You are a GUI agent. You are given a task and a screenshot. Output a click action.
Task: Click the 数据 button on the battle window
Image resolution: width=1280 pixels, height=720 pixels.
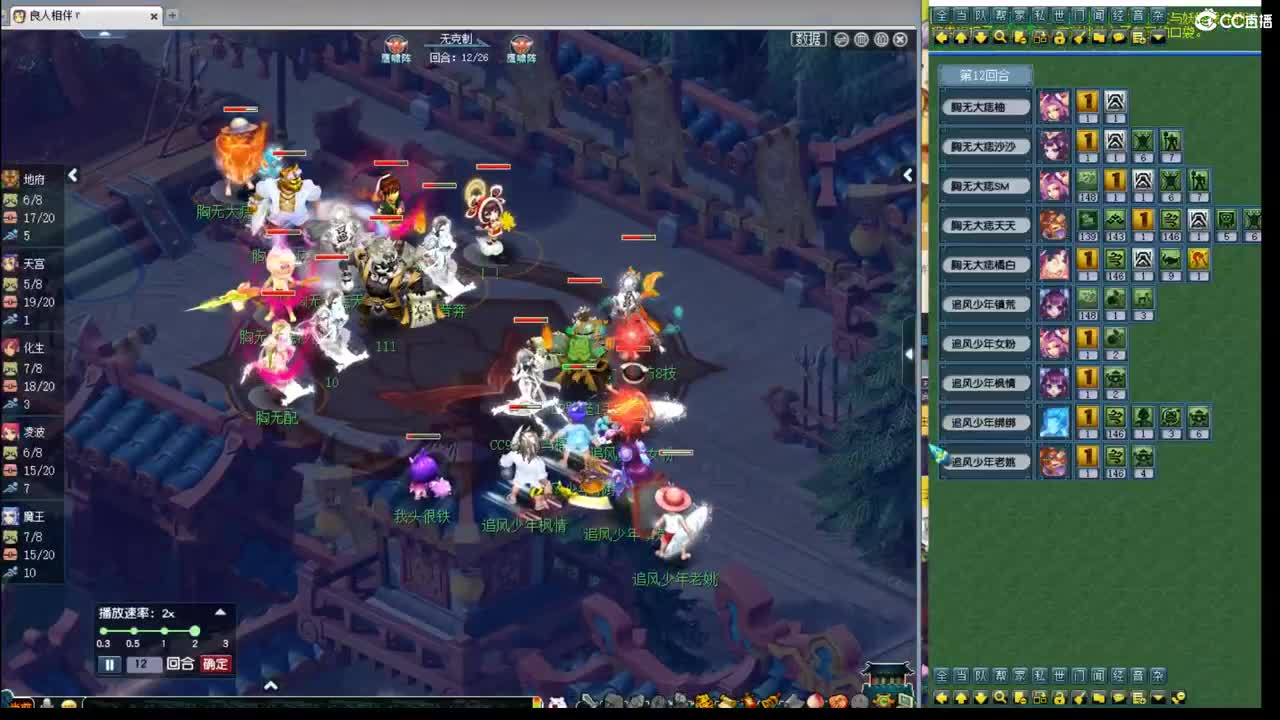pos(809,38)
